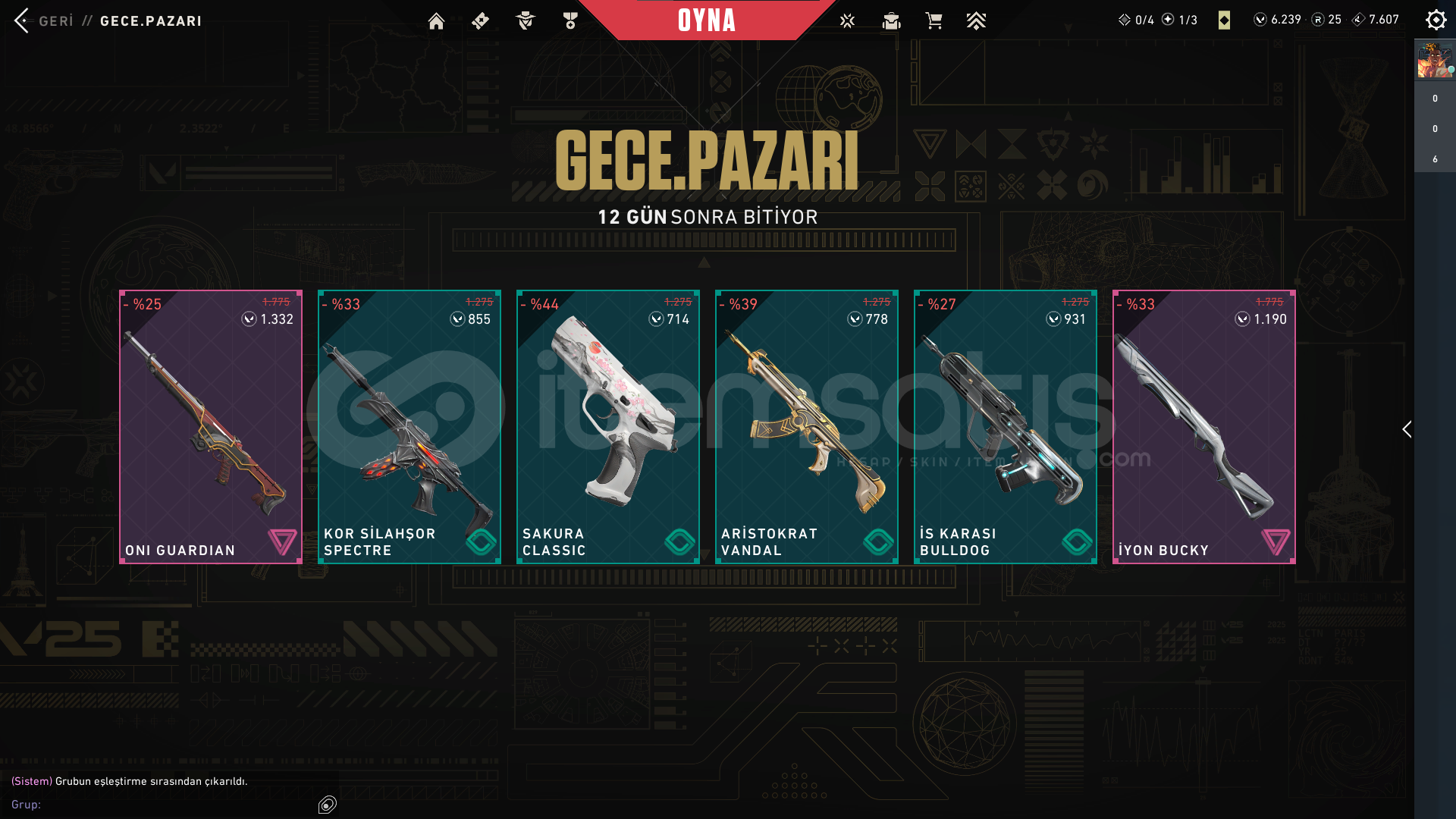Choose the Kor Silahşor Spectre offer
The image size is (1456, 819).
[409, 426]
